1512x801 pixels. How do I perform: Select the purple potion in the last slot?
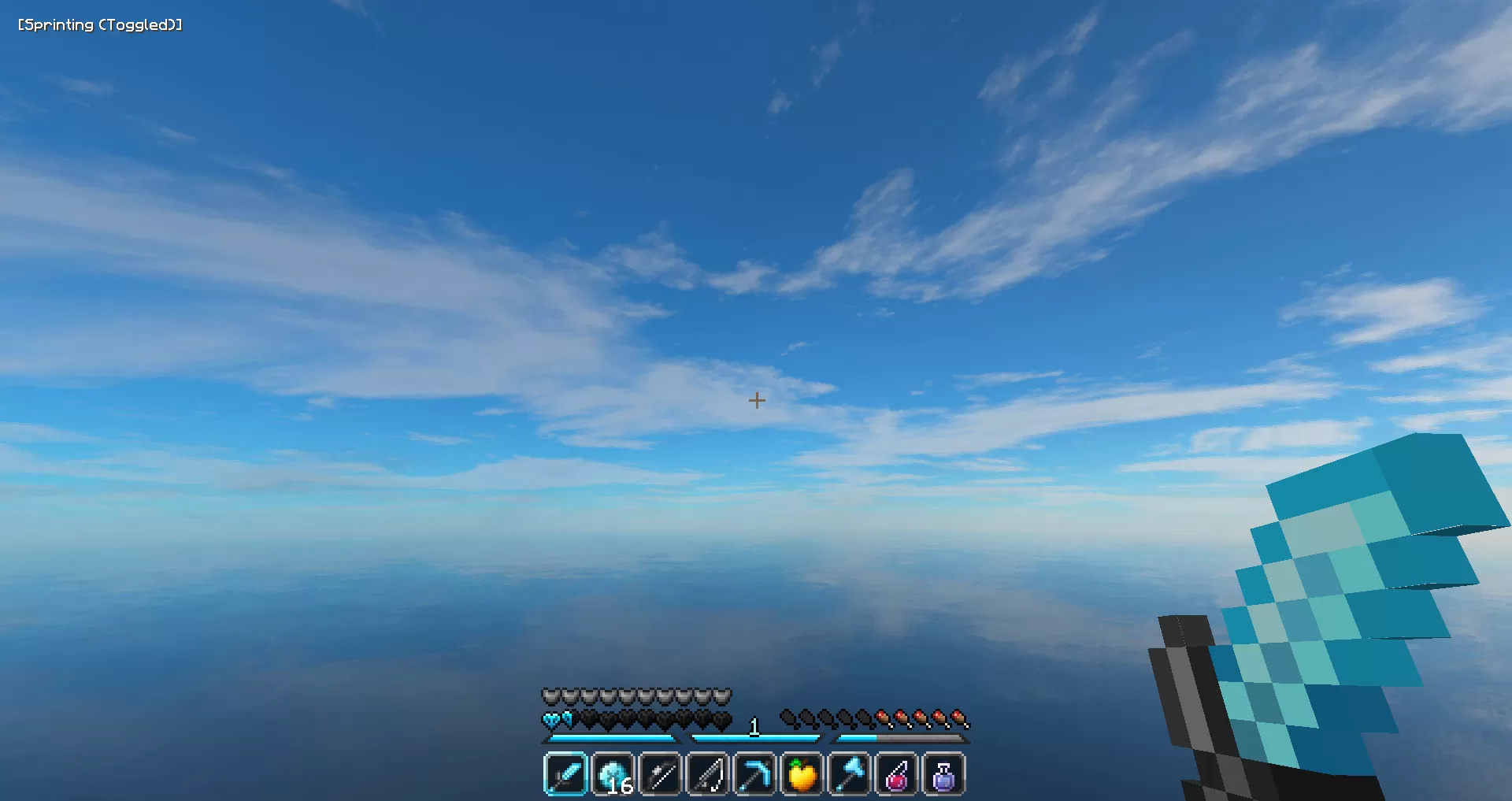(x=943, y=774)
